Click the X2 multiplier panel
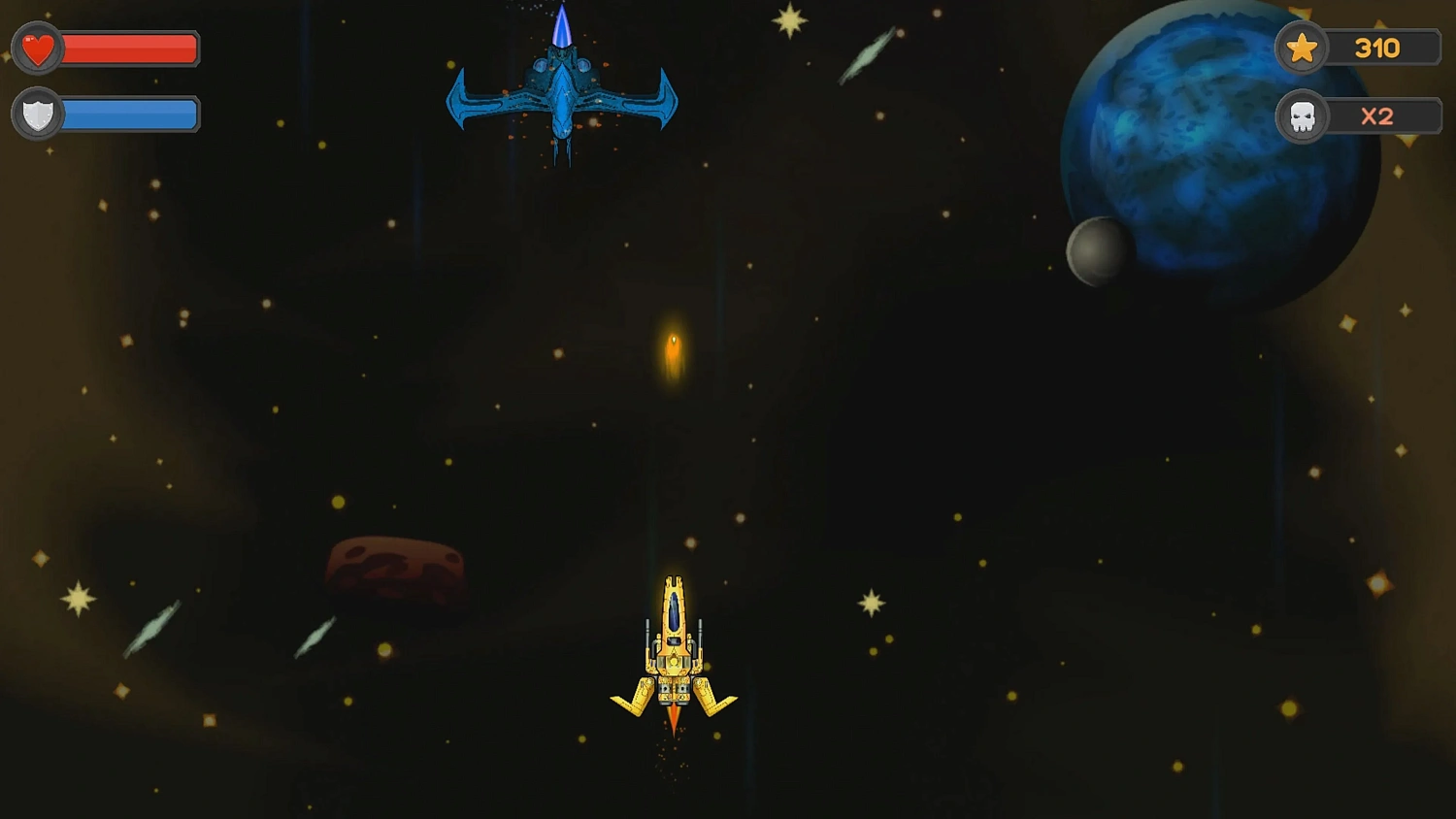This screenshot has height=819, width=1456. pos(1376,116)
